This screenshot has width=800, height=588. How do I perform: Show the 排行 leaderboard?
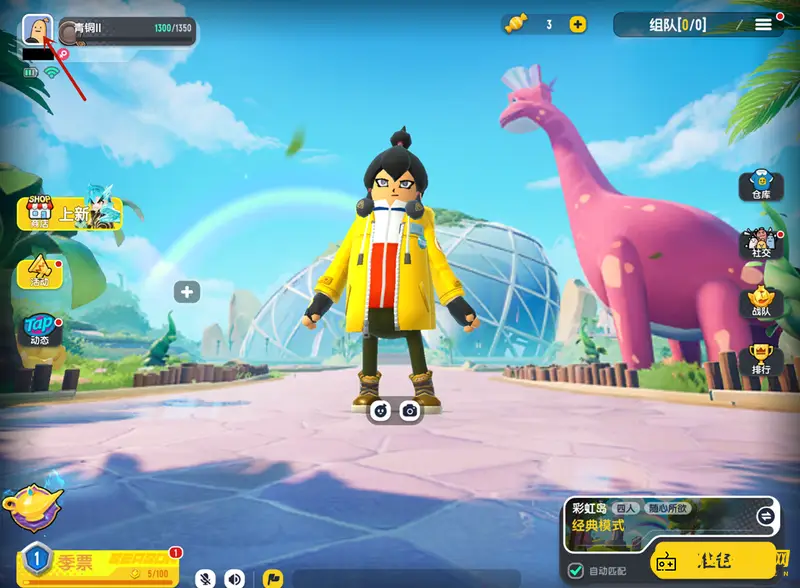click(761, 358)
